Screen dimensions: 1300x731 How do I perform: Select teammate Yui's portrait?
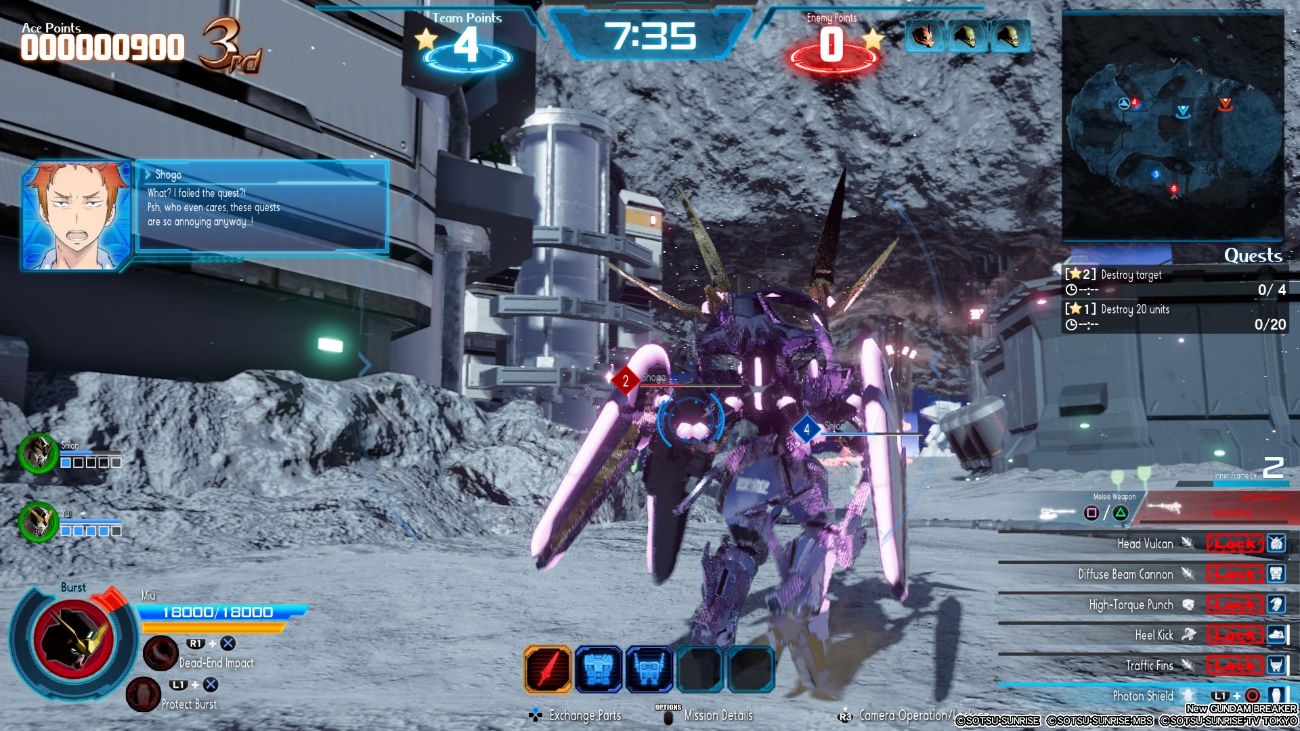point(38,522)
